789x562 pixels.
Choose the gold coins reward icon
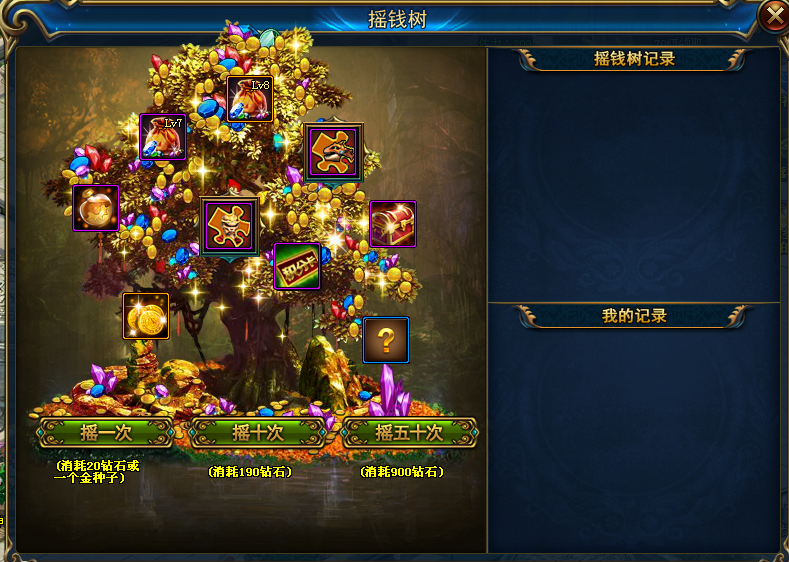[146, 316]
